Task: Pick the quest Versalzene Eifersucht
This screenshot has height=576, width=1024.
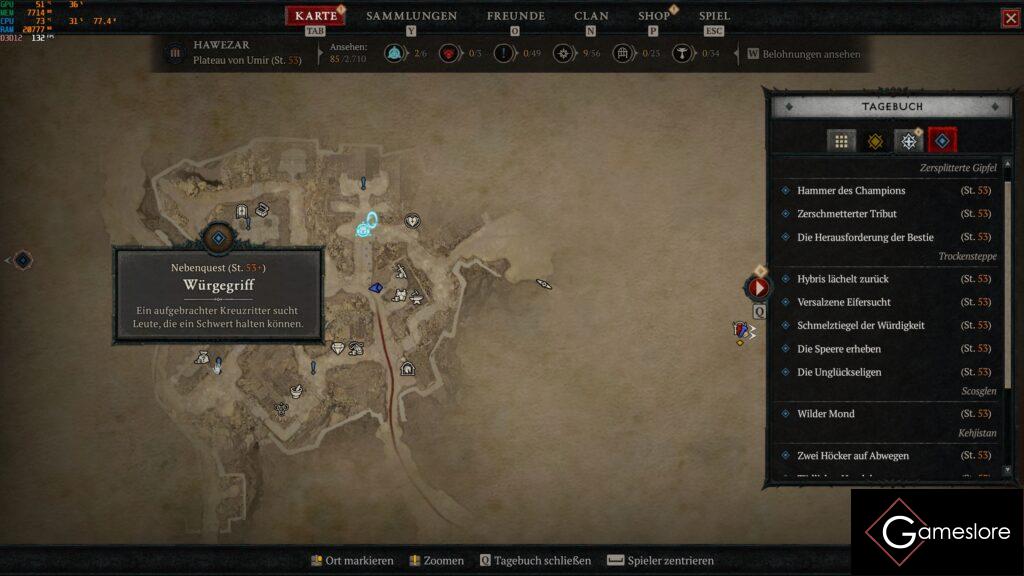Action: click(844, 302)
